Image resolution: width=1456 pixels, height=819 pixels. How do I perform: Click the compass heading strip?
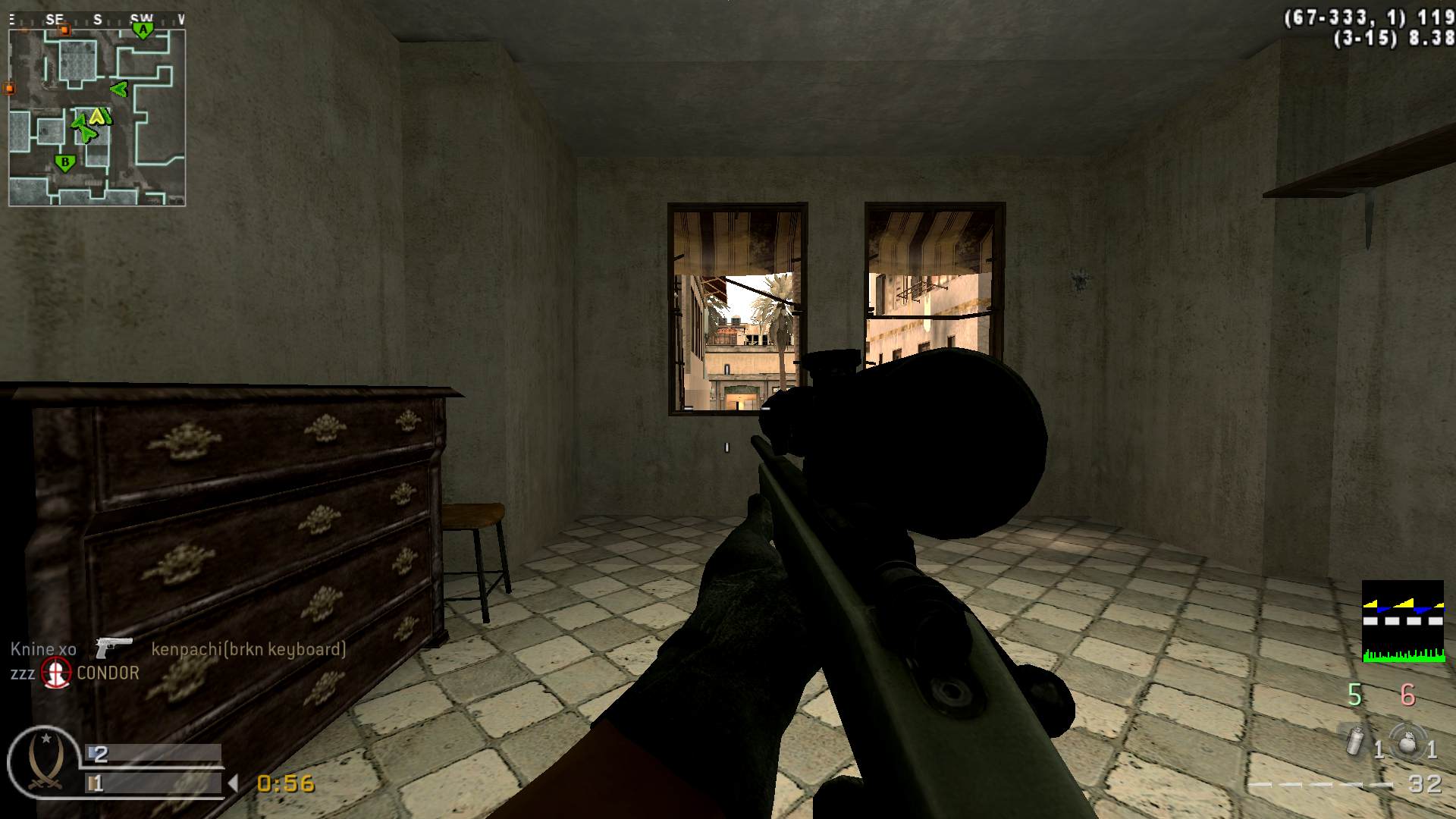(x=97, y=20)
